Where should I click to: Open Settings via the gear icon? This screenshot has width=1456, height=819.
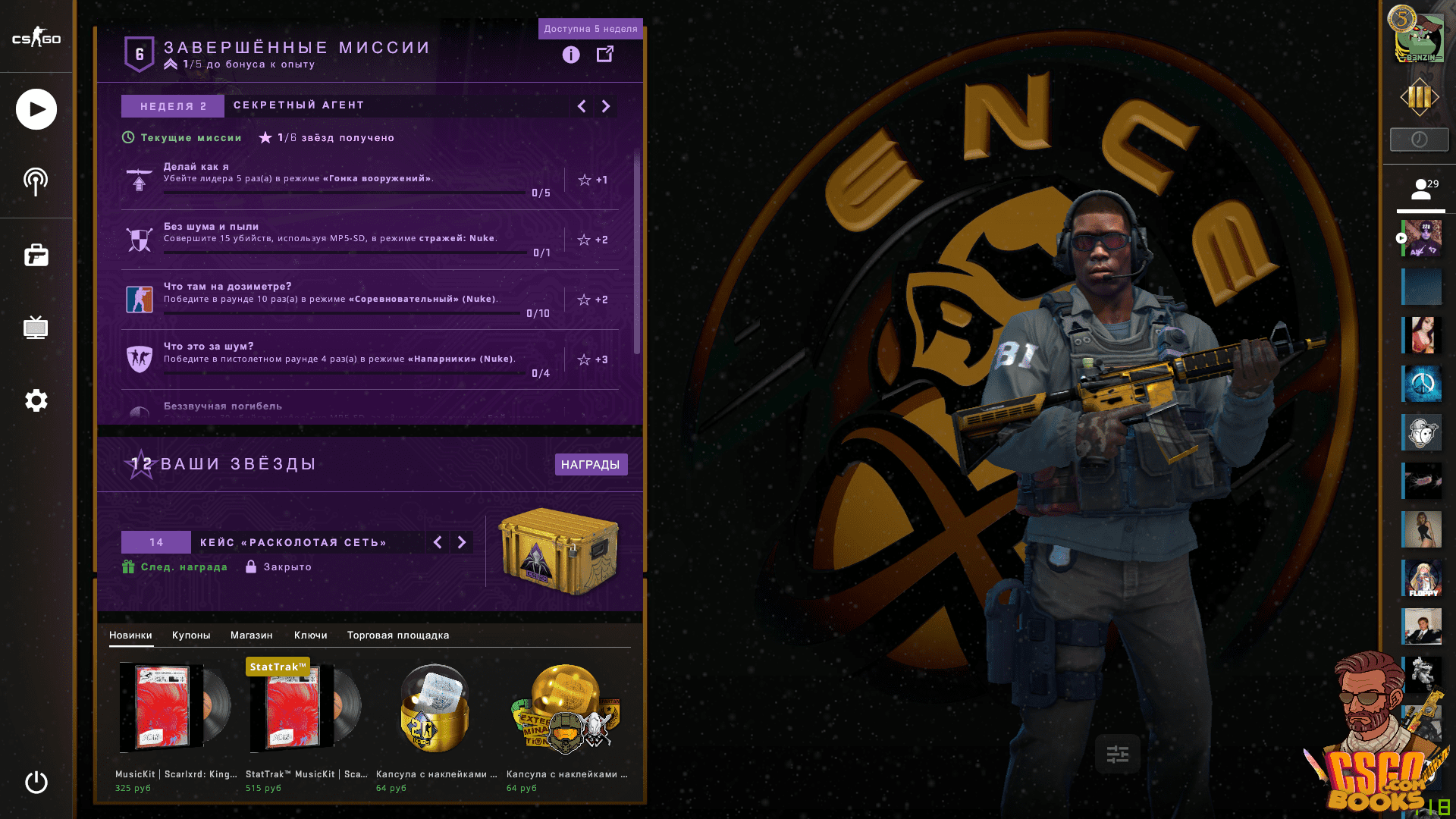click(35, 400)
